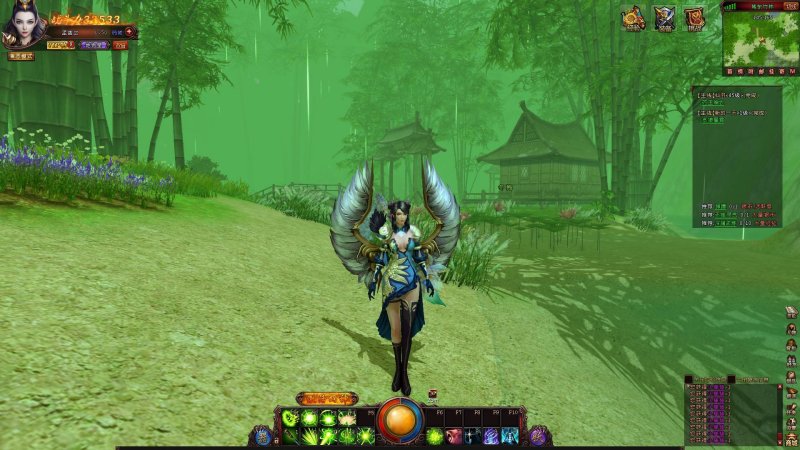The height and width of the screenshot is (450, 800).
Task: Click the purple round emblem right of hotbar
Action: click(538, 435)
